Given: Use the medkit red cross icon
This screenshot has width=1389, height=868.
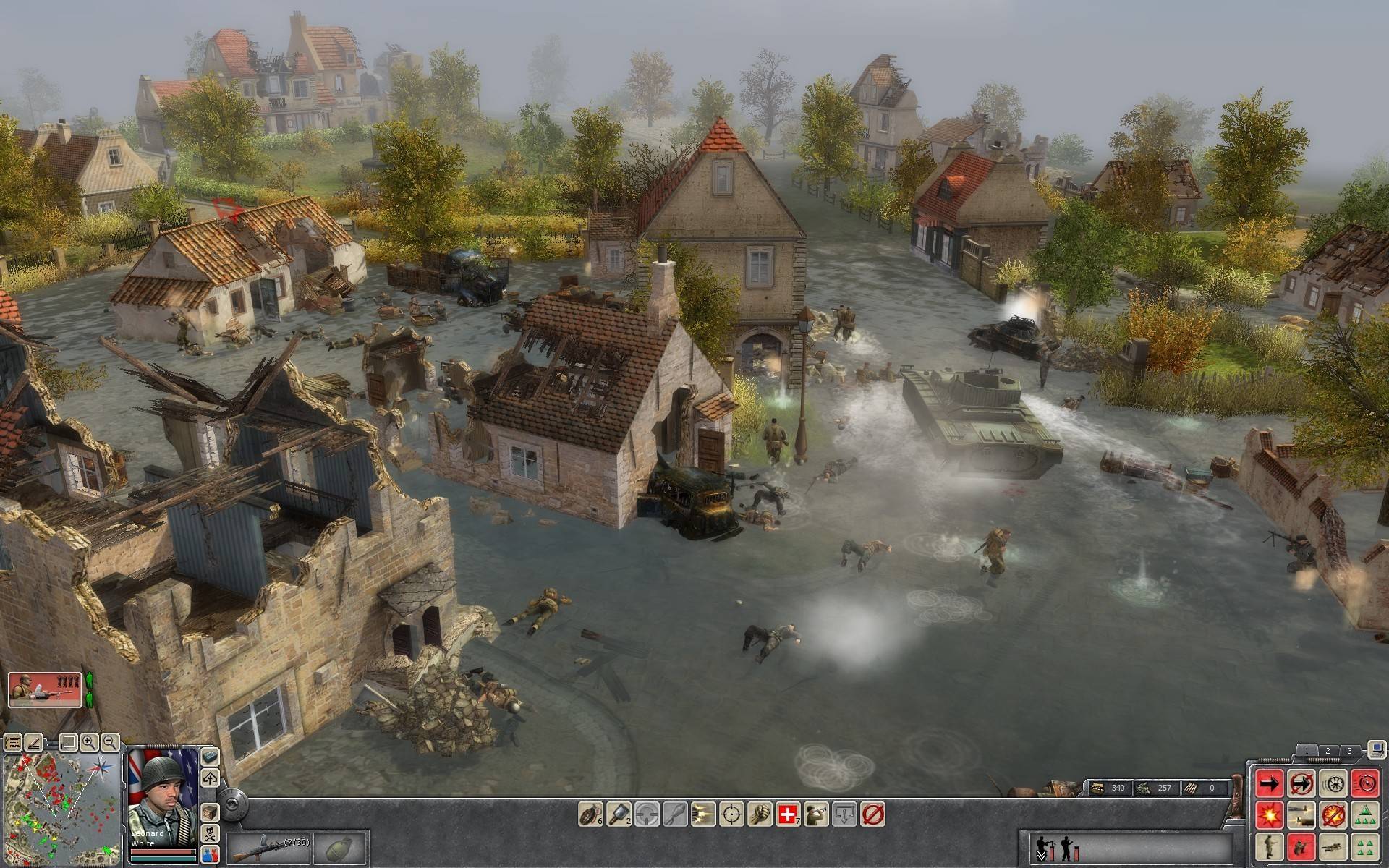Looking at the screenshot, I should coord(789,814).
